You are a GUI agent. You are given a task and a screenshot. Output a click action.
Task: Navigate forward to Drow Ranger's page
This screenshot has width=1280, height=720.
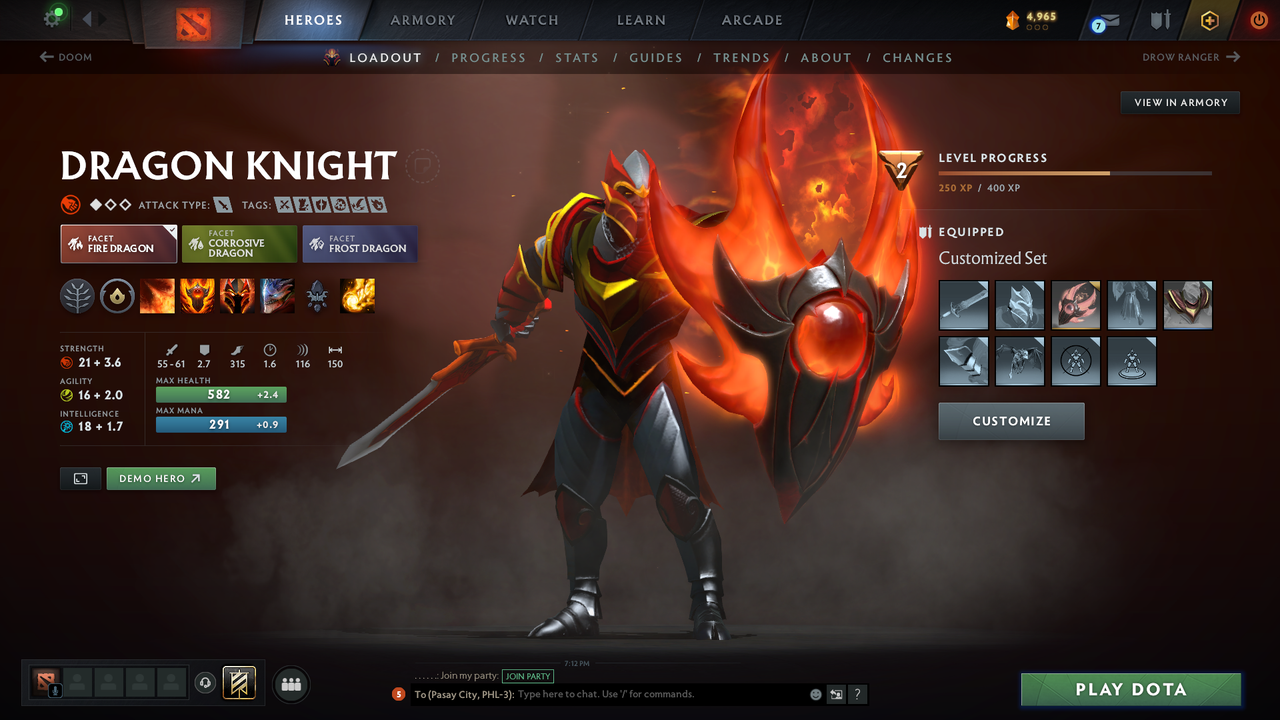[x=1190, y=57]
